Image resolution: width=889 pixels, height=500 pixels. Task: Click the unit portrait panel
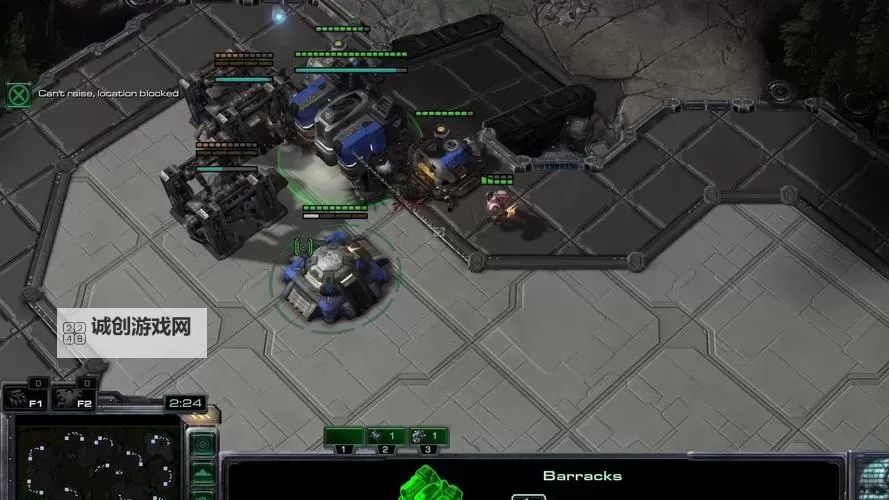coord(869,478)
